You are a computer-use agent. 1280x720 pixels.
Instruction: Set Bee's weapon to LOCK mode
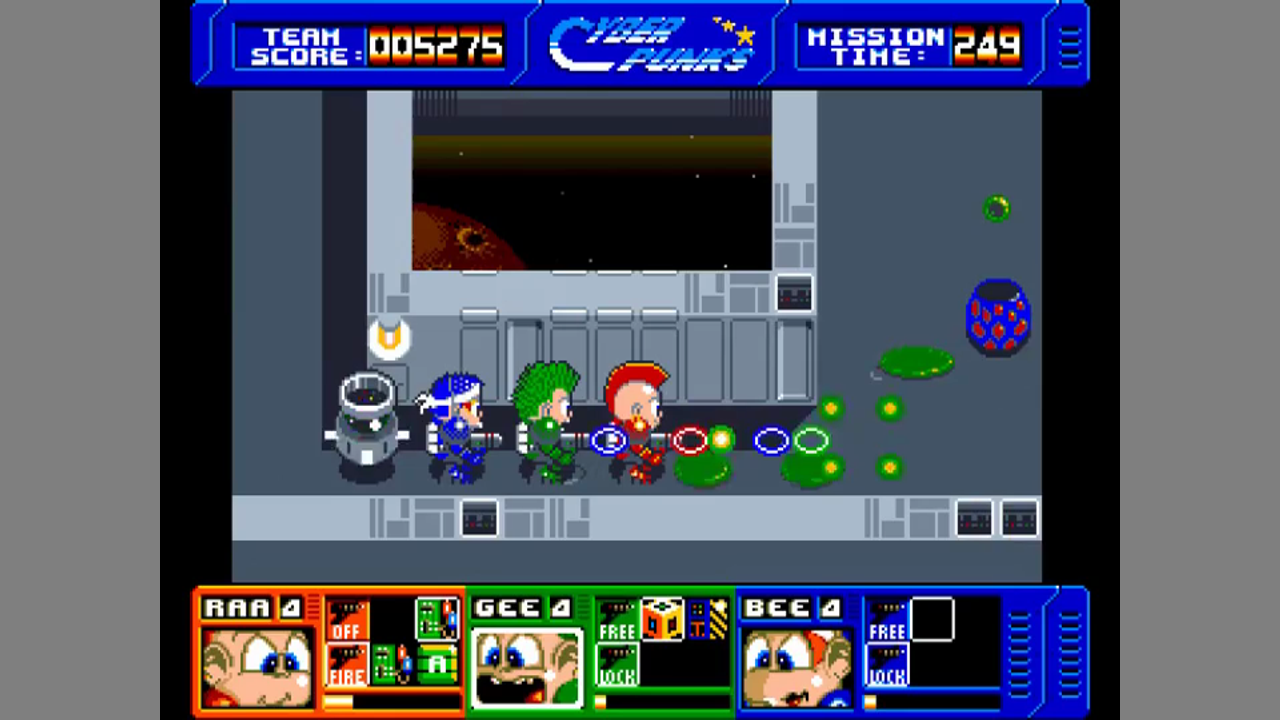pyautogui.click(x=887, y=665)
